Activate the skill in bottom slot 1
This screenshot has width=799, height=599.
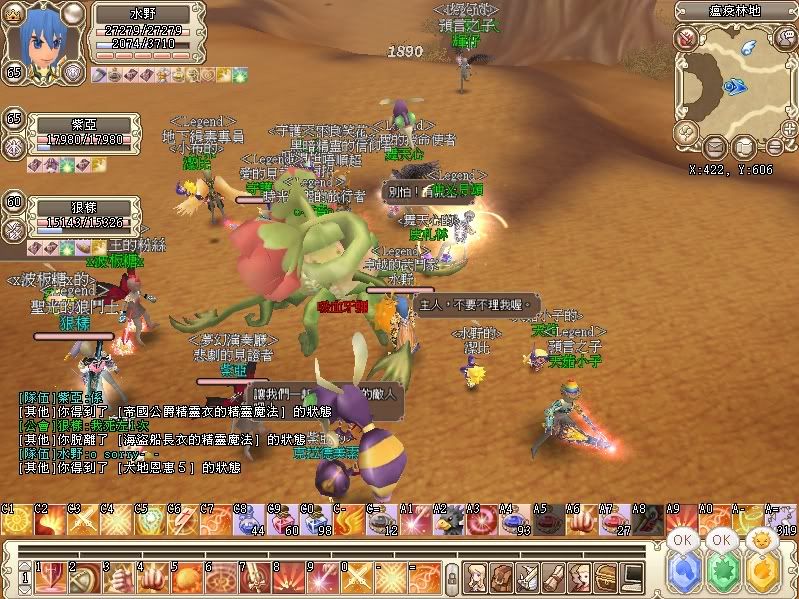(x=51, y=576)
